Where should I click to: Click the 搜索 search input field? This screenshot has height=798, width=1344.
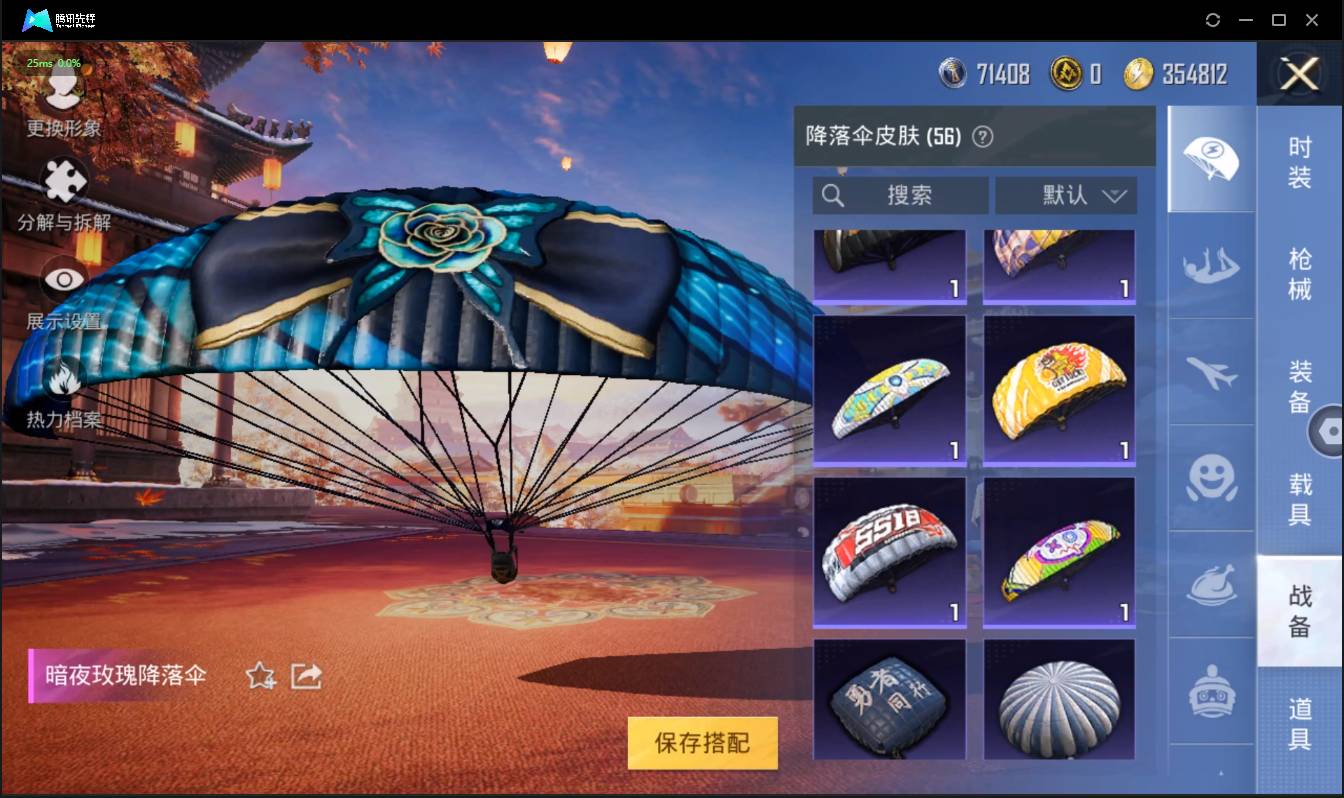900,195
